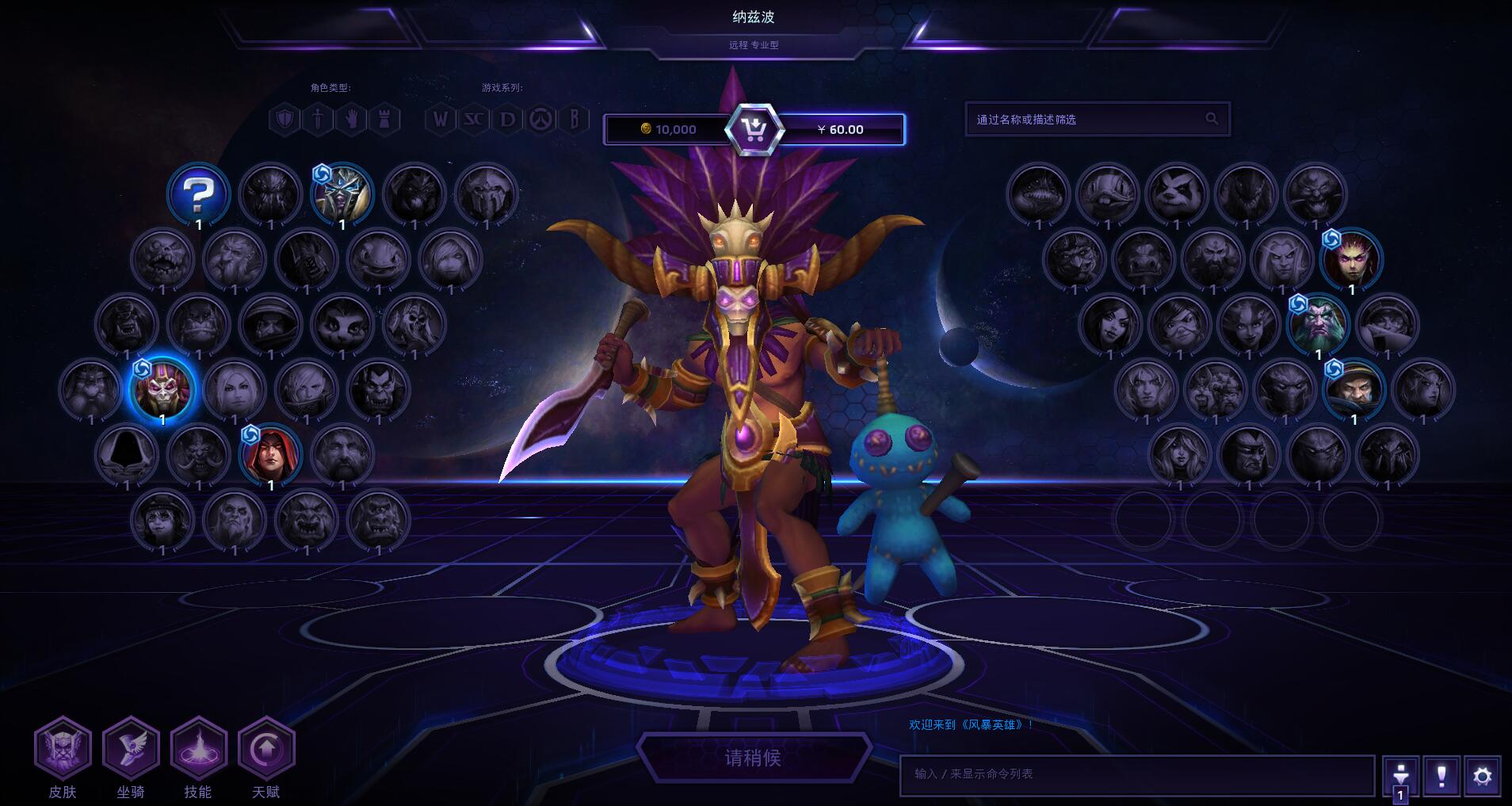Select the question mark random hero

(198, 193)
